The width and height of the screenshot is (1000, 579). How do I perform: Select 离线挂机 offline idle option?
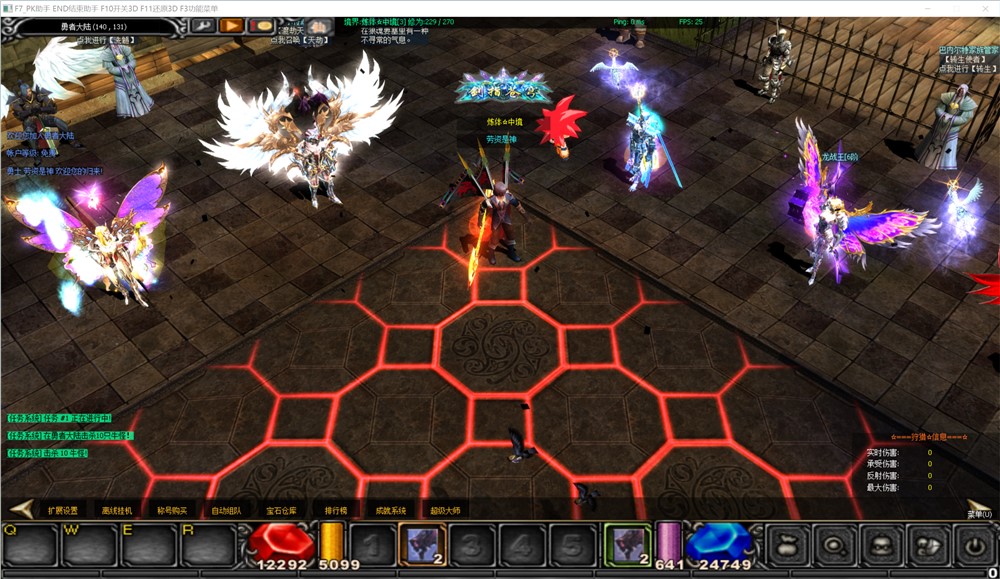(117, 510)
